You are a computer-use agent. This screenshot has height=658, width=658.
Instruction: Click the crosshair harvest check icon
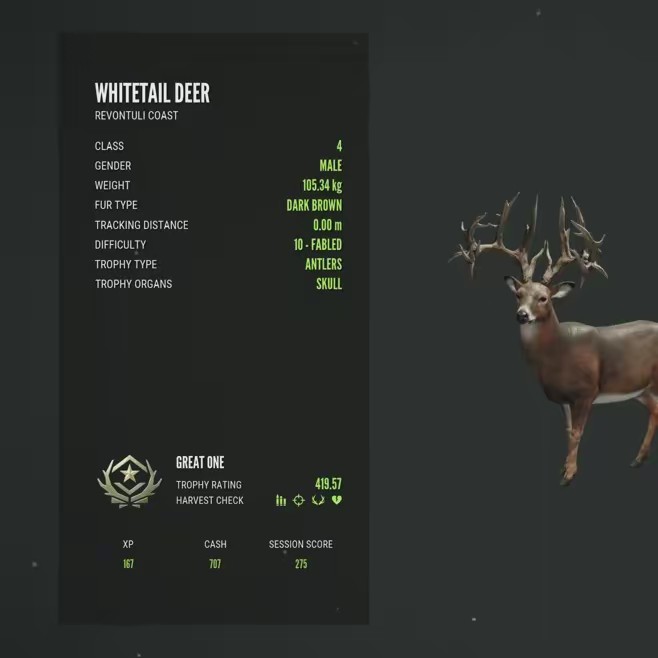[x=298, y=500]
